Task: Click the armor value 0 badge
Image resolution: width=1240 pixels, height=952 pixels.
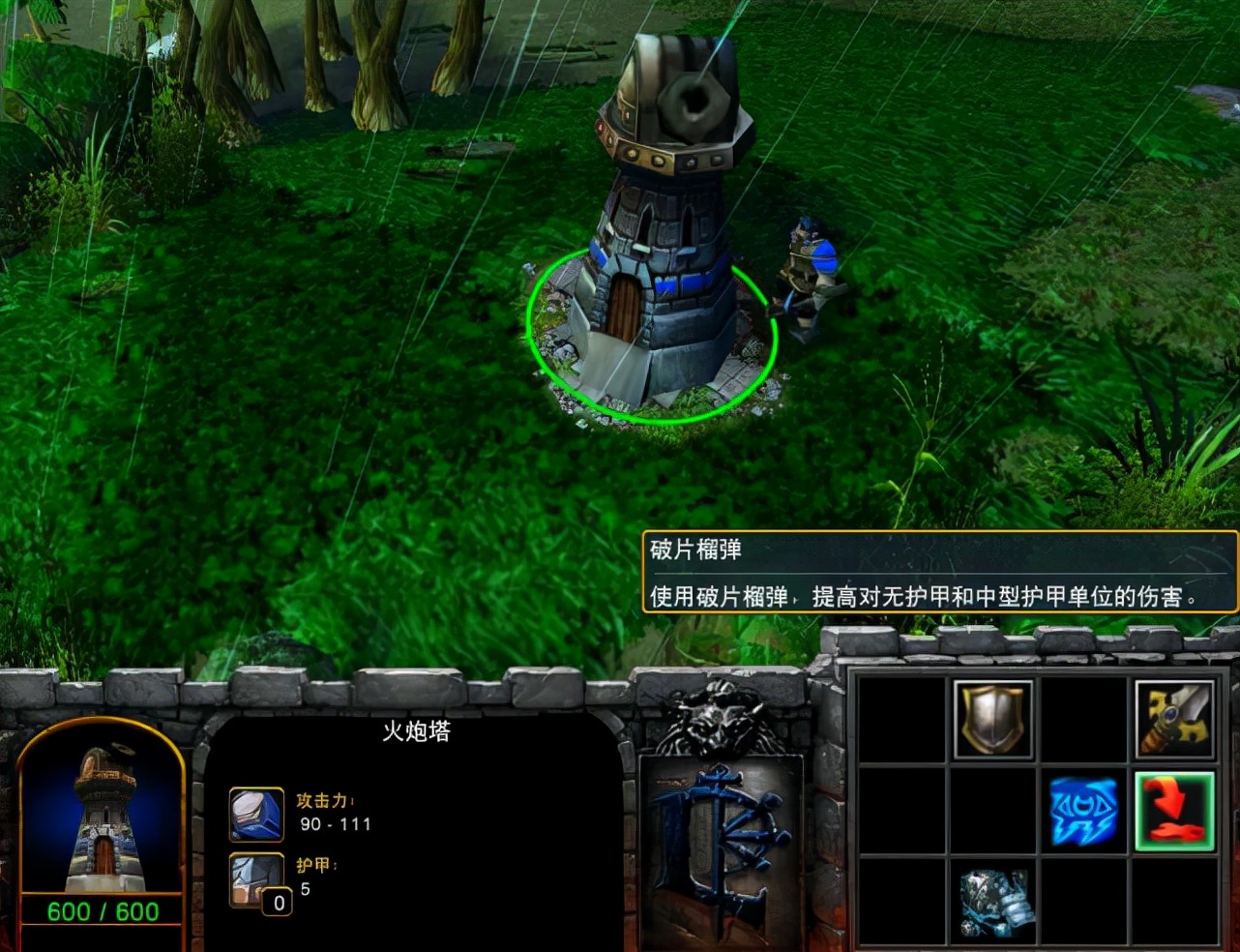Action: point(278,903)
